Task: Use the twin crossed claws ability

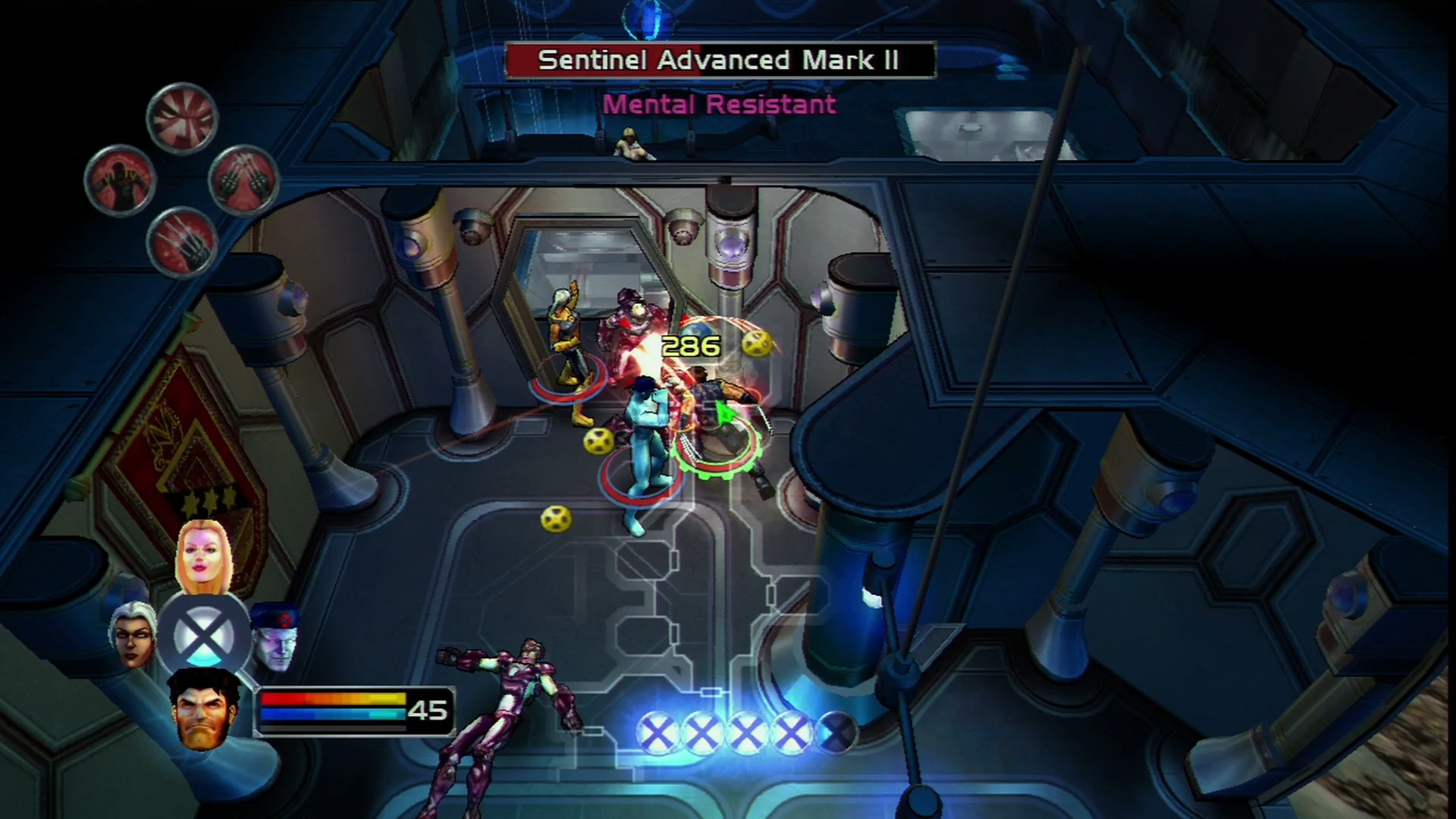Action: tap(243, 180)
